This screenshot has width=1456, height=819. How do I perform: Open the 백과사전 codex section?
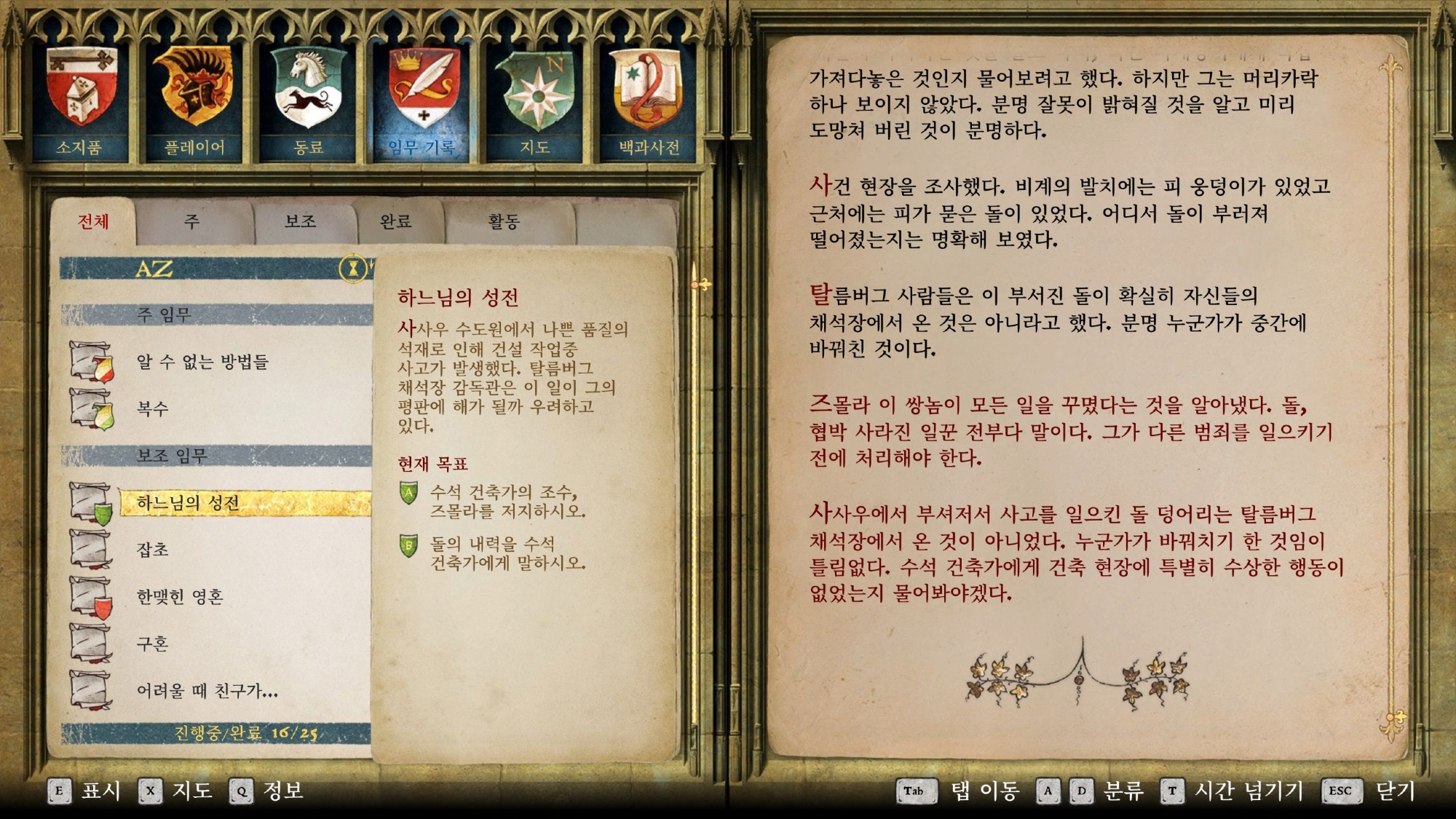tap(649, 103)
